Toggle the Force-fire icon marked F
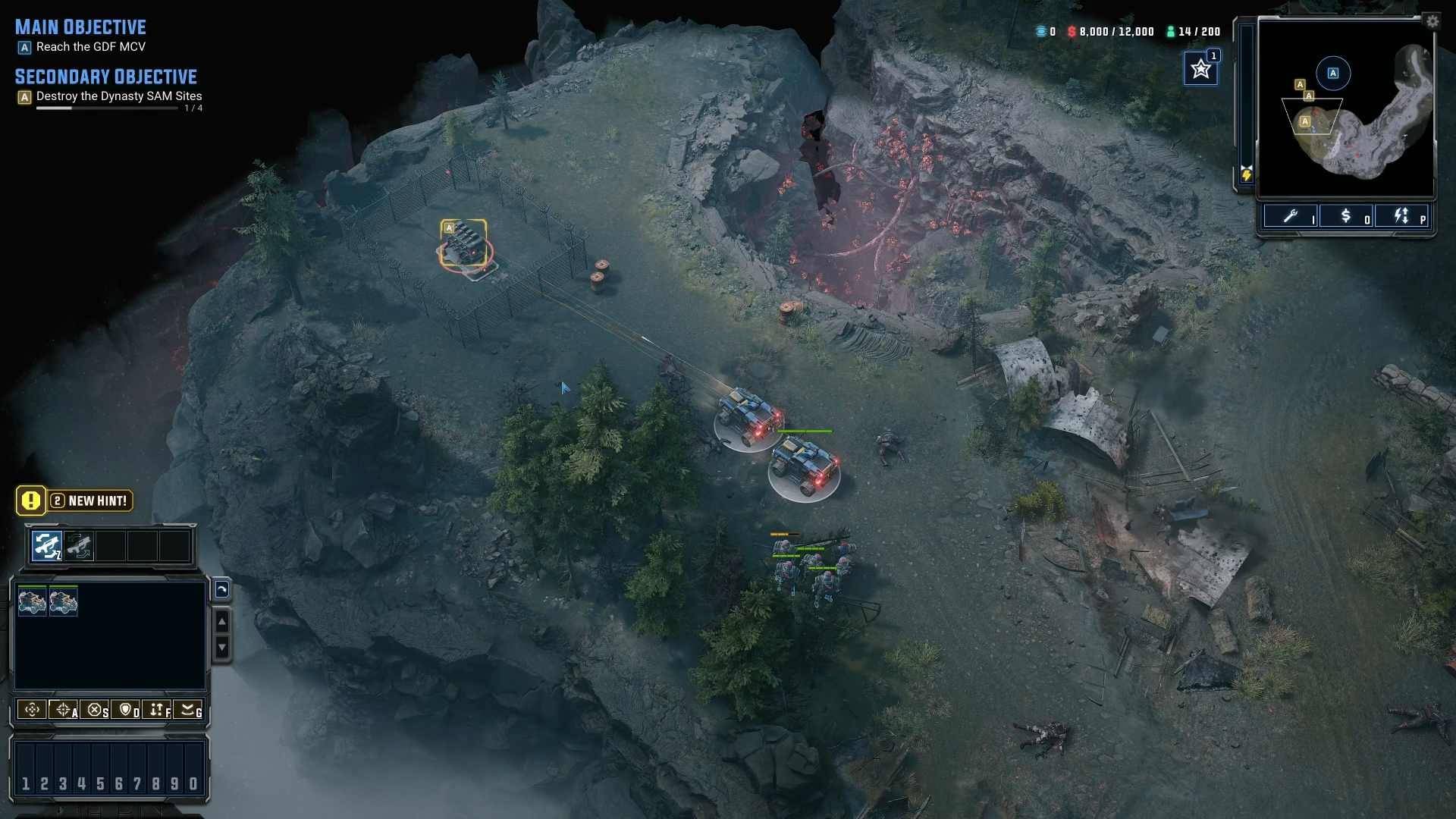 click(157, 710)
